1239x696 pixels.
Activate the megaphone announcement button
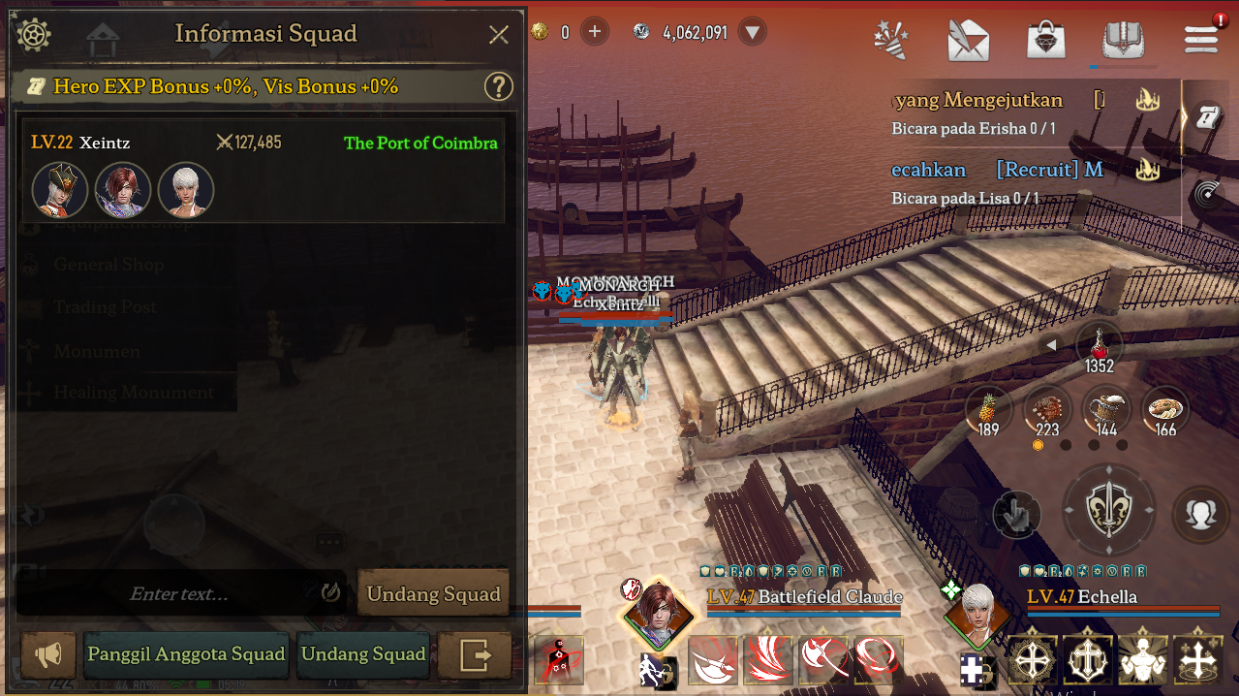pos(48,655)
